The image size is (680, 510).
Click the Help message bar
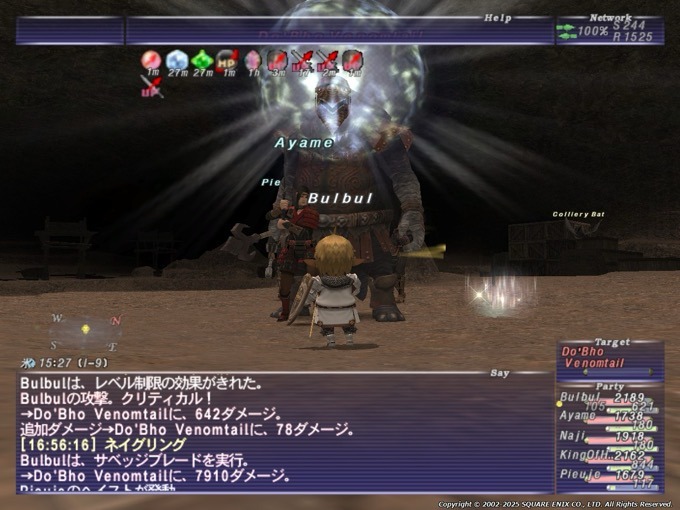click(340, 31)
